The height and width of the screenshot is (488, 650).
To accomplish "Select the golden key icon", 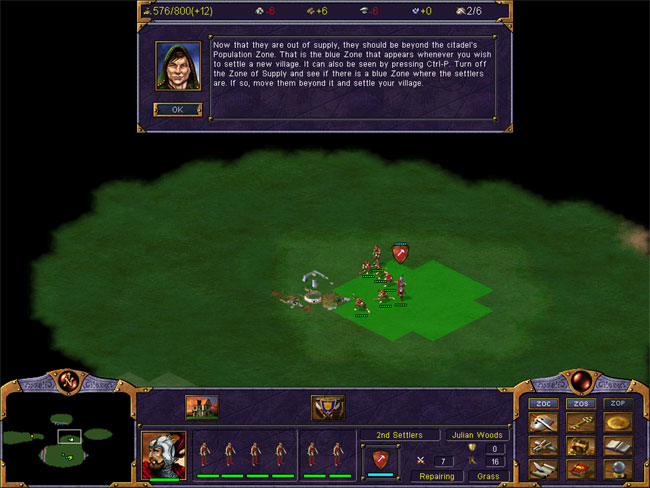I will click(581, 422).
